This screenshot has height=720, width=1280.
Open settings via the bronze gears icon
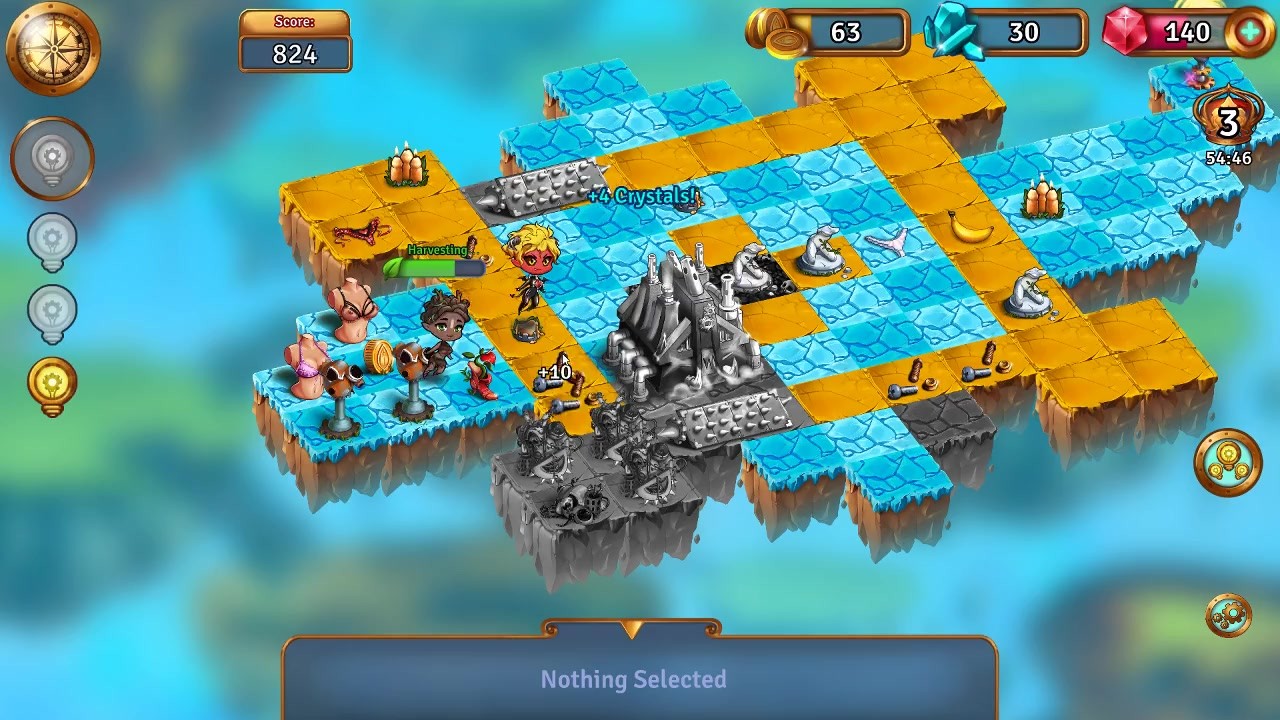coord(1228,615)
